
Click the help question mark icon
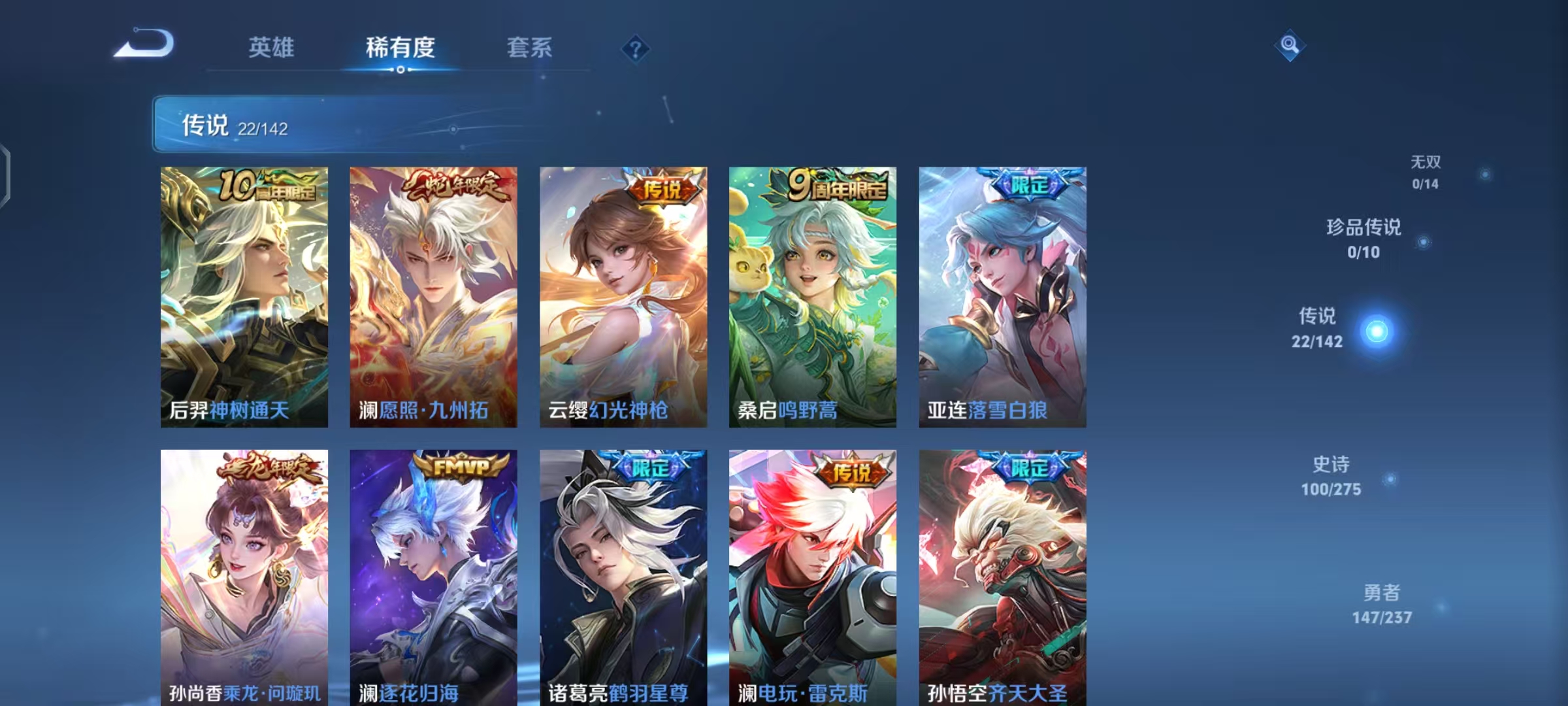636,48
